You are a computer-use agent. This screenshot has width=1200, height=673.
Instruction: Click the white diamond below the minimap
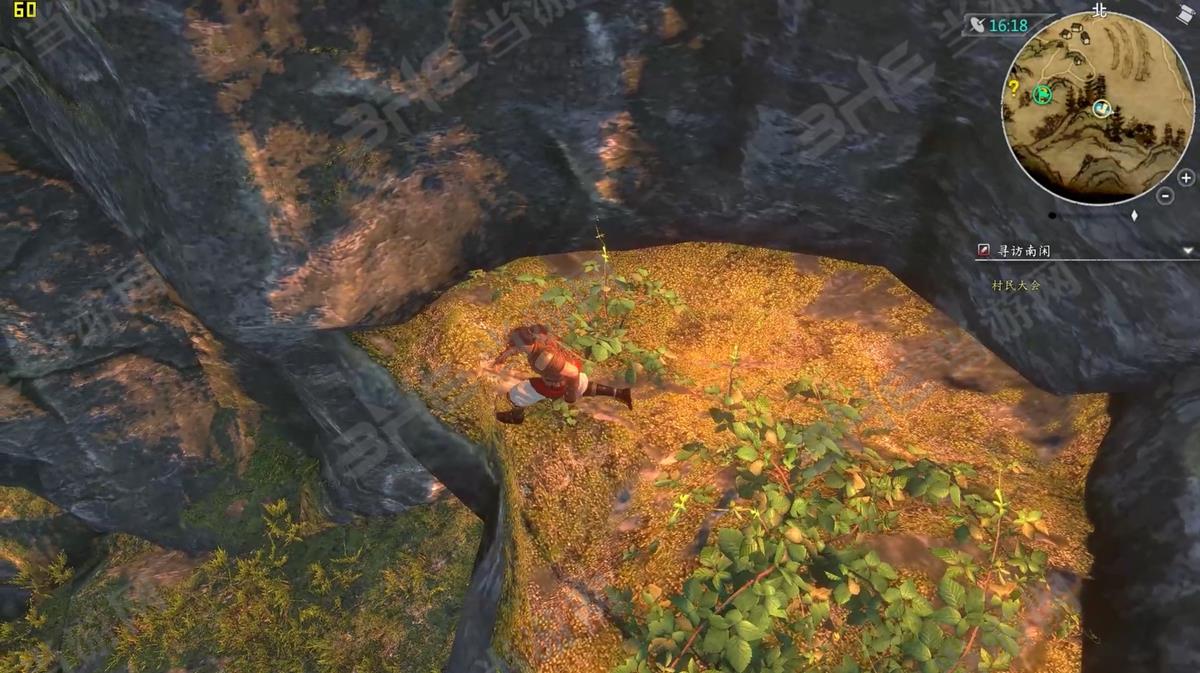pos(1134,215)
